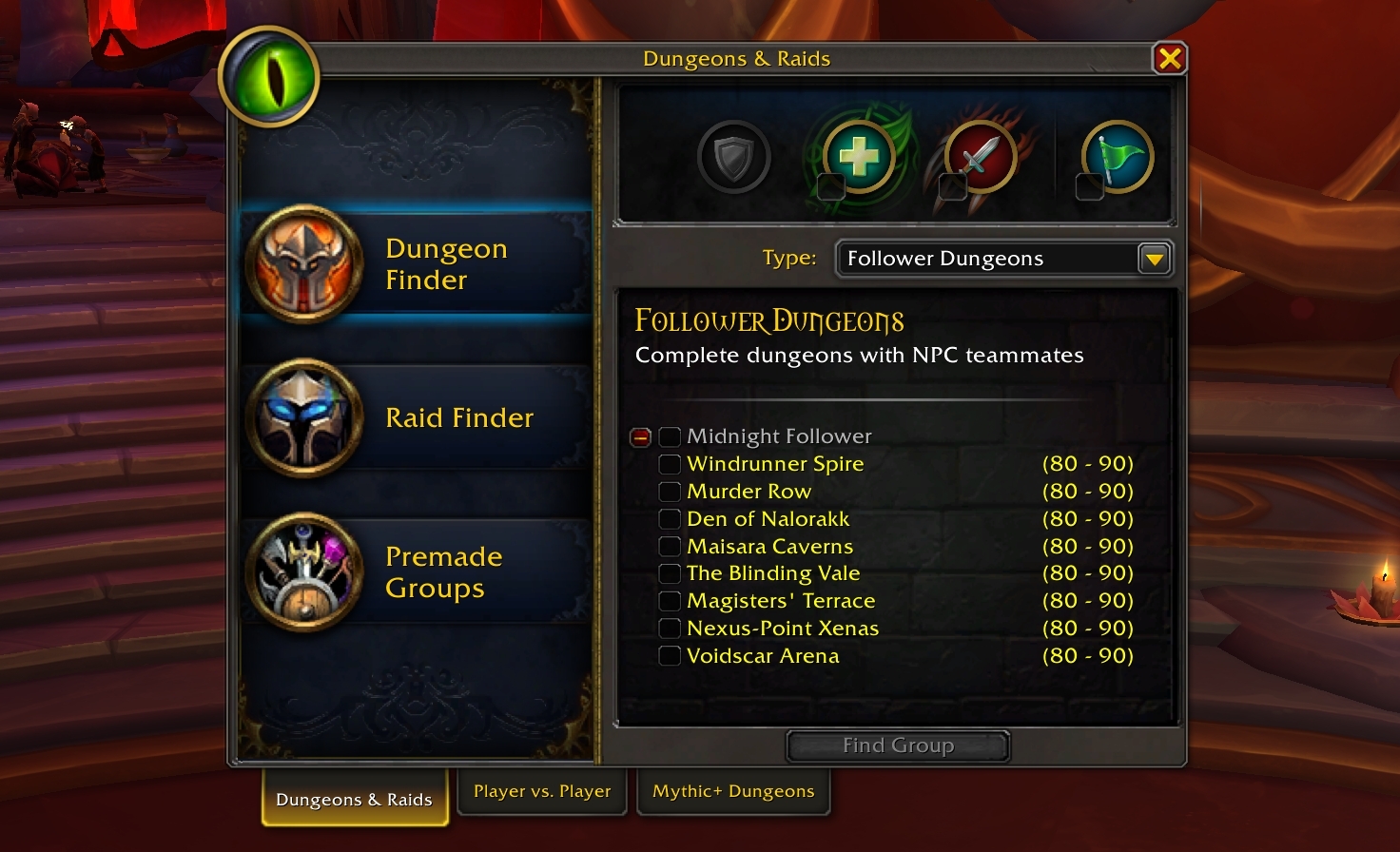The height and width of the screenshot is (852, 1400).
Task: Collapse the Midnight Follower dungeon list
Action: pyautogui.click(x=641, y=437)
